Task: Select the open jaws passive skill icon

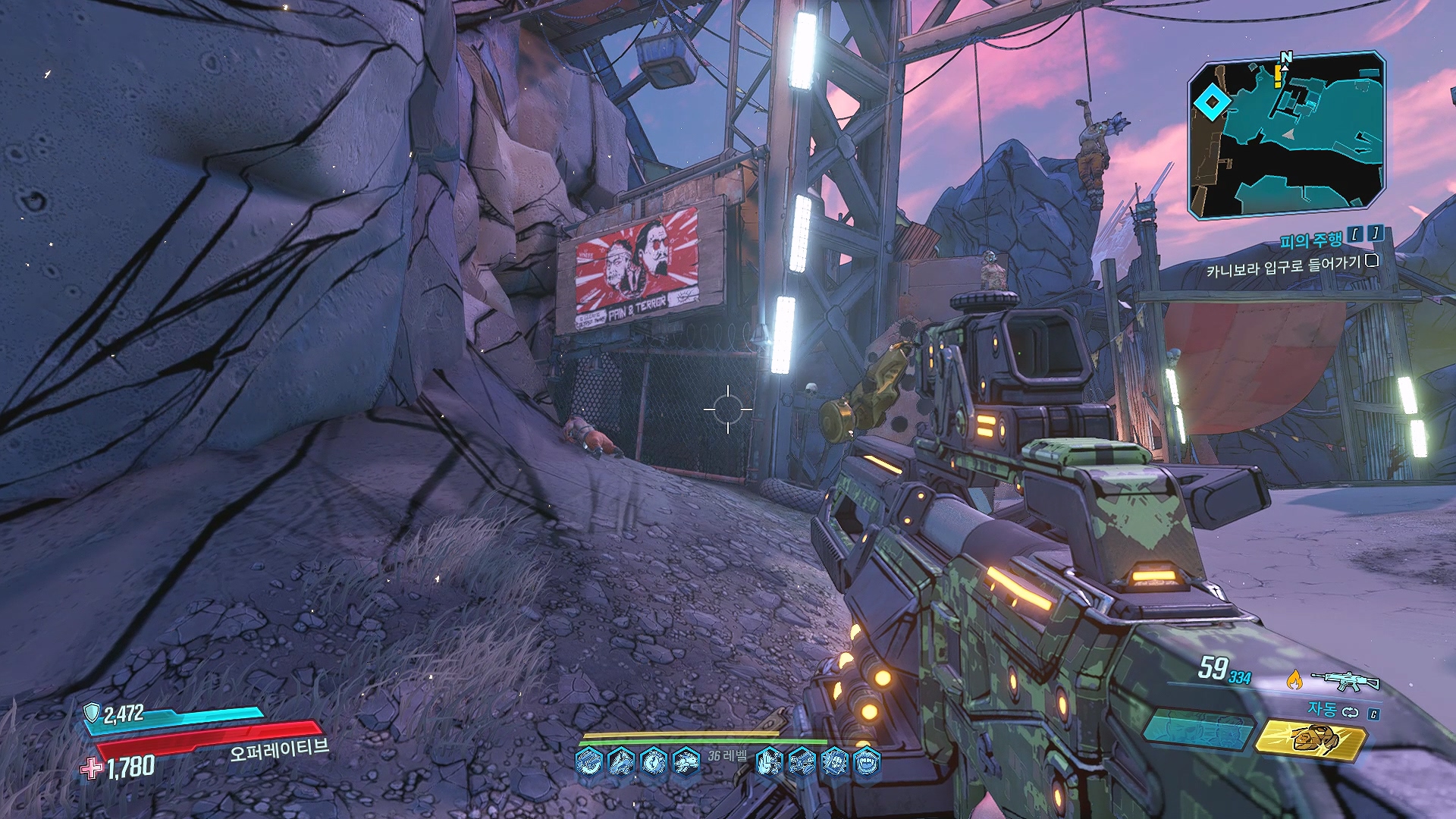Action: [867, 761]
